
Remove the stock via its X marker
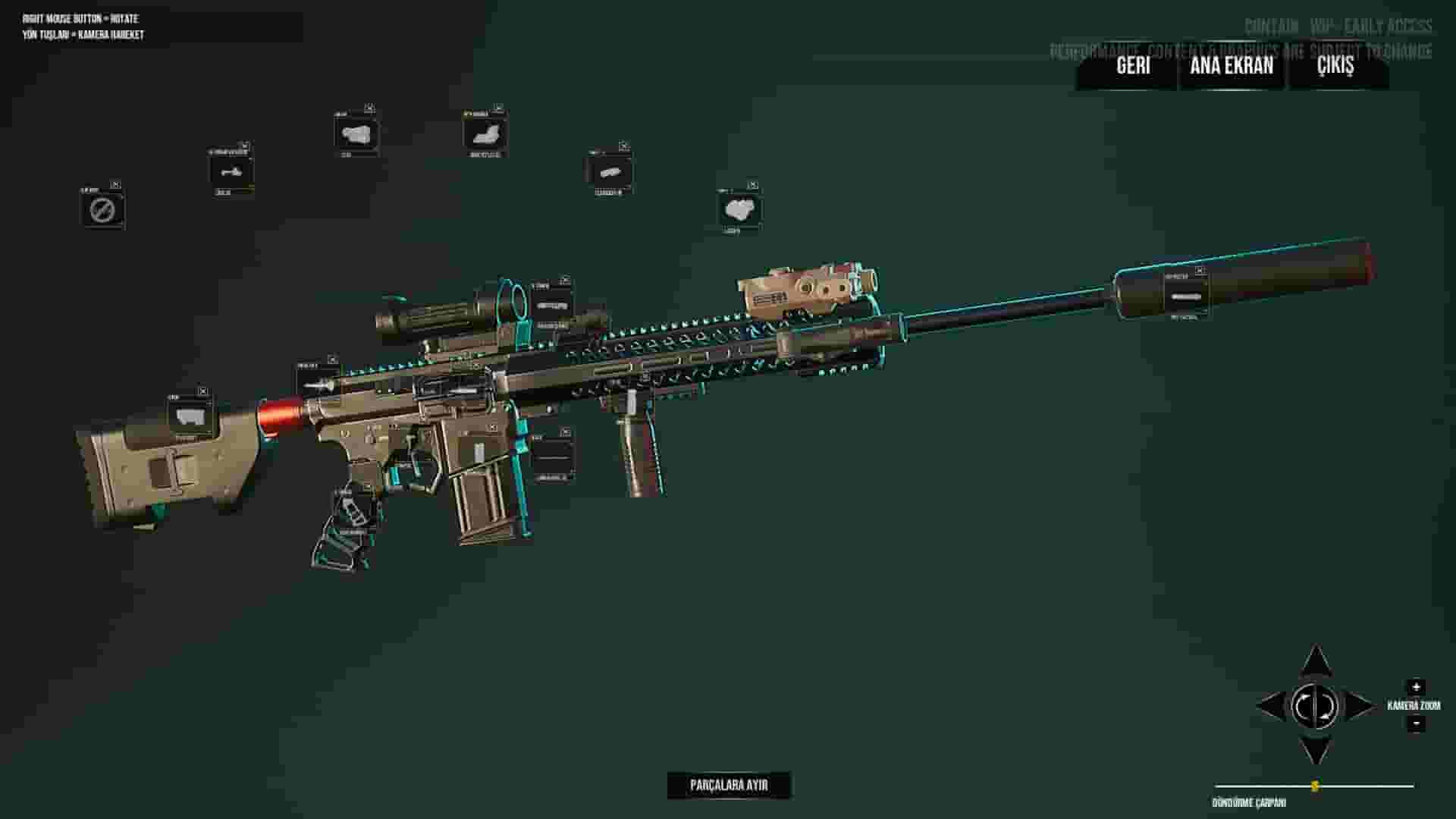[202, 392]
